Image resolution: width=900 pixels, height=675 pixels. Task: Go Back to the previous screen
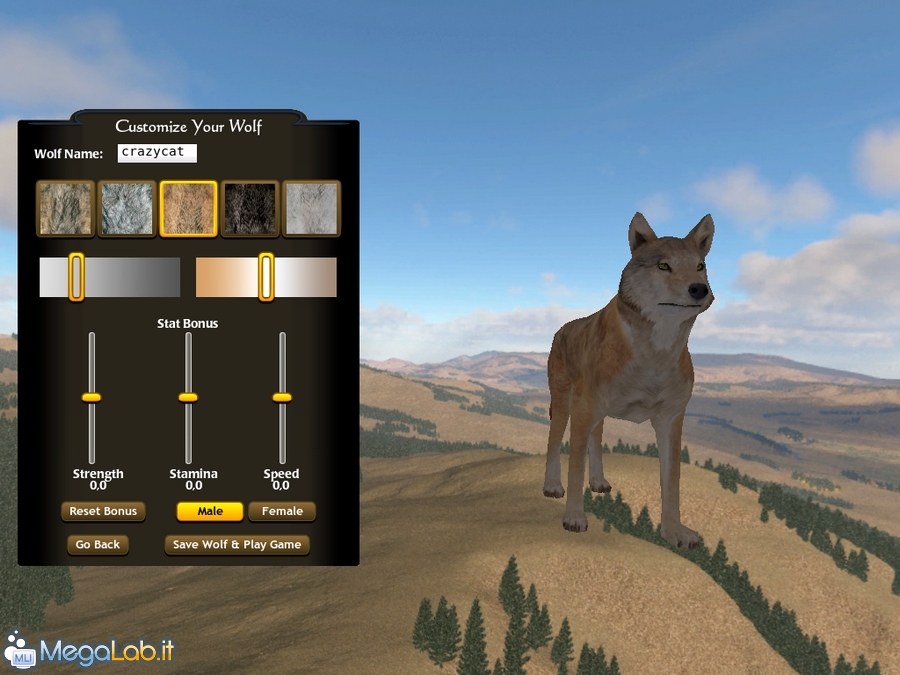(x=98, y=545)
